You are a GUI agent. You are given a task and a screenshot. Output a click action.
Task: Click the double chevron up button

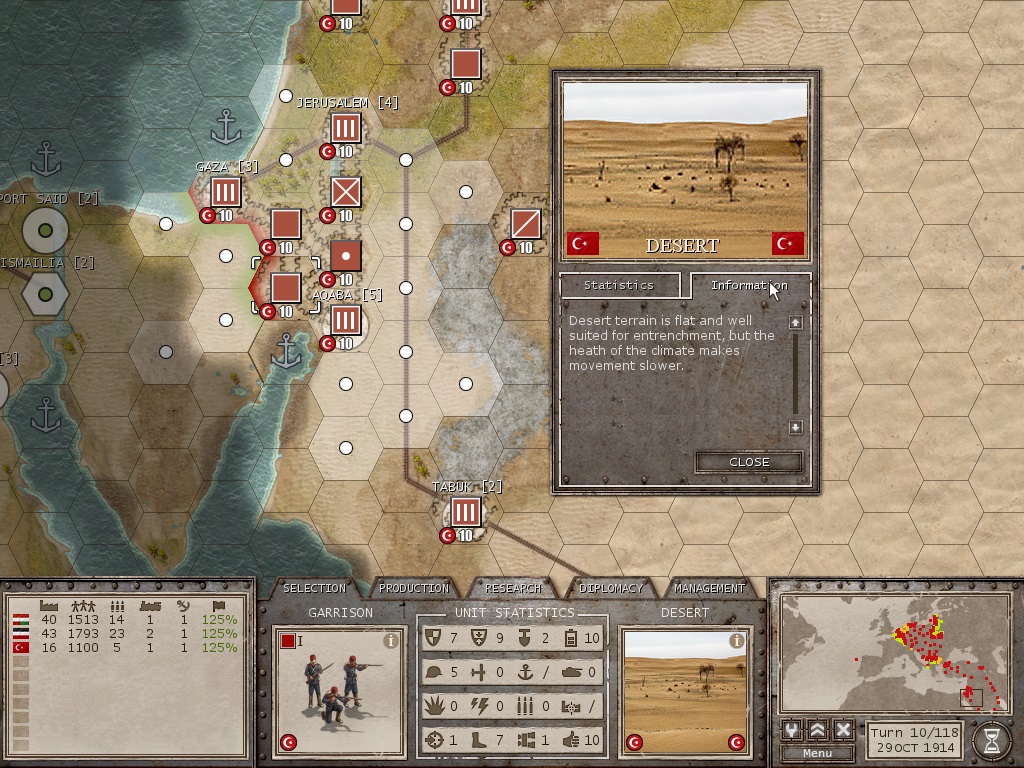tap(817, 730)
